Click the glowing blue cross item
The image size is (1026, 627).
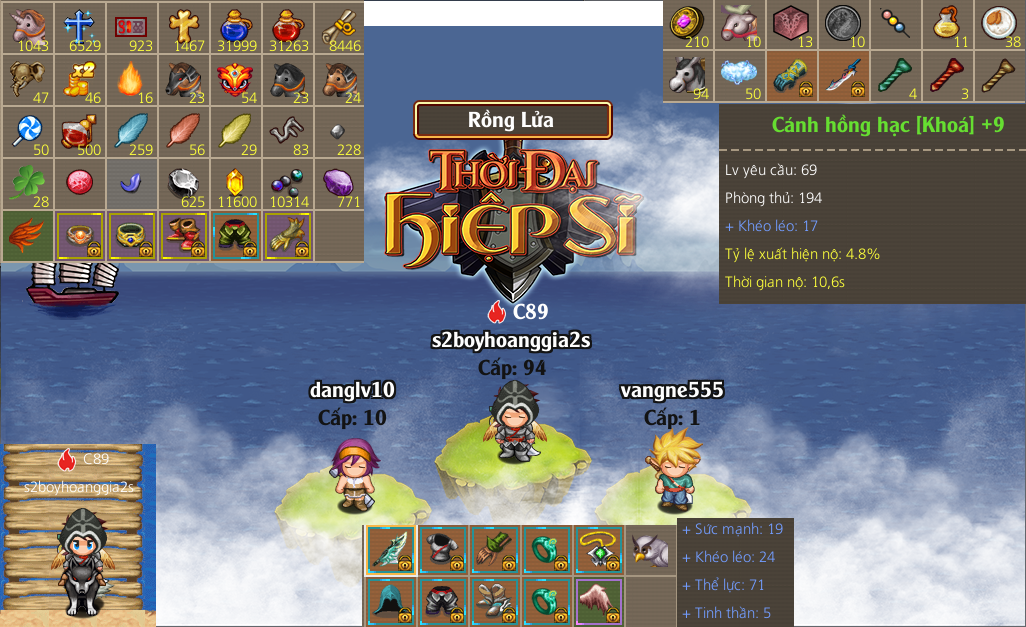[x=79, y=27]
